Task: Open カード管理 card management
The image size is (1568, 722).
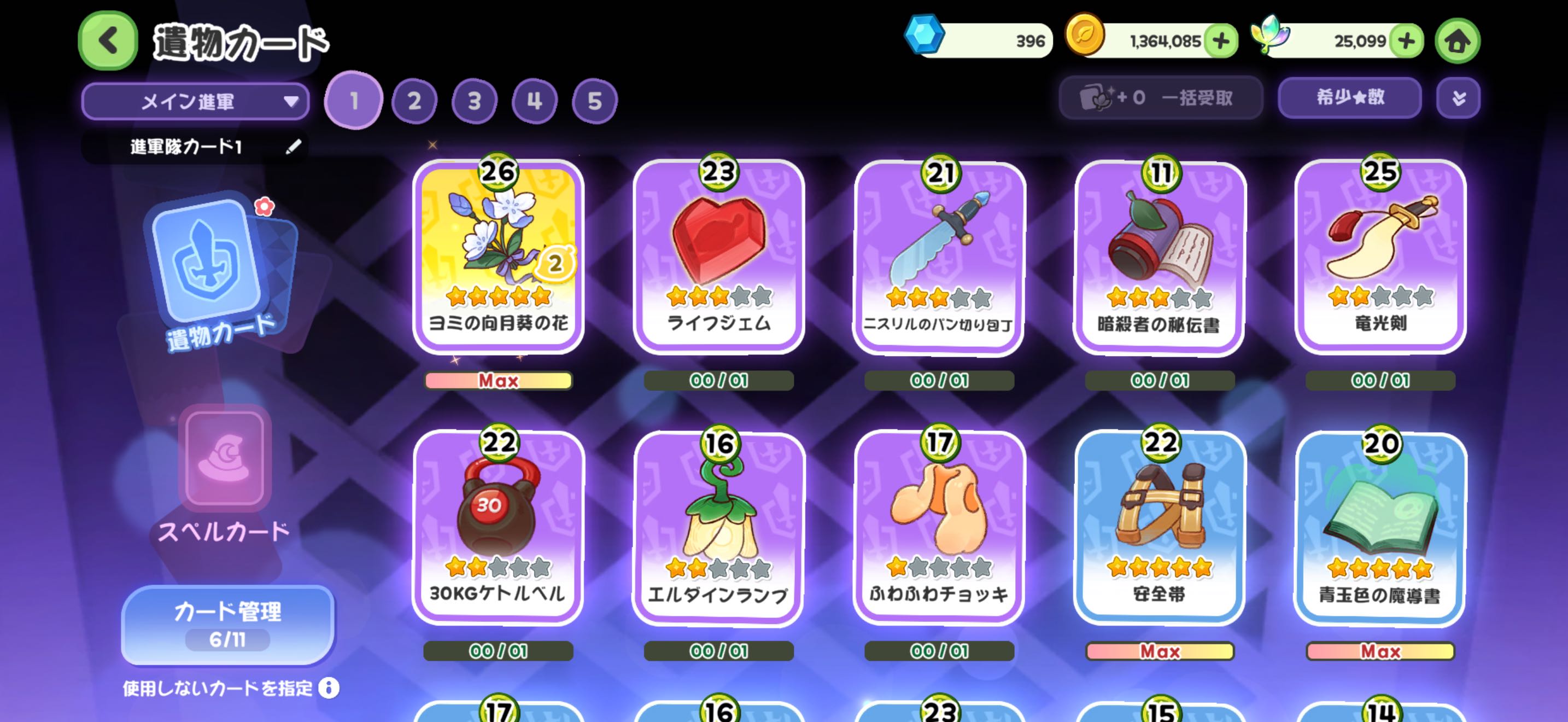Action: click(x=227, y=624)
